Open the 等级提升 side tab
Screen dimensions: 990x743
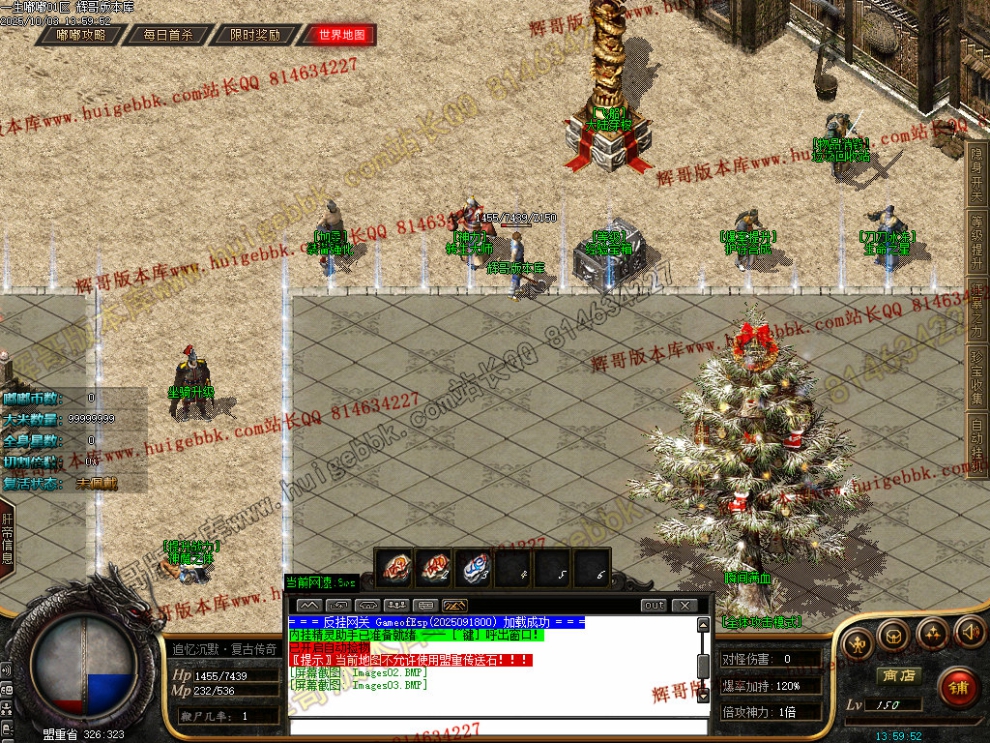coord(977,242)
